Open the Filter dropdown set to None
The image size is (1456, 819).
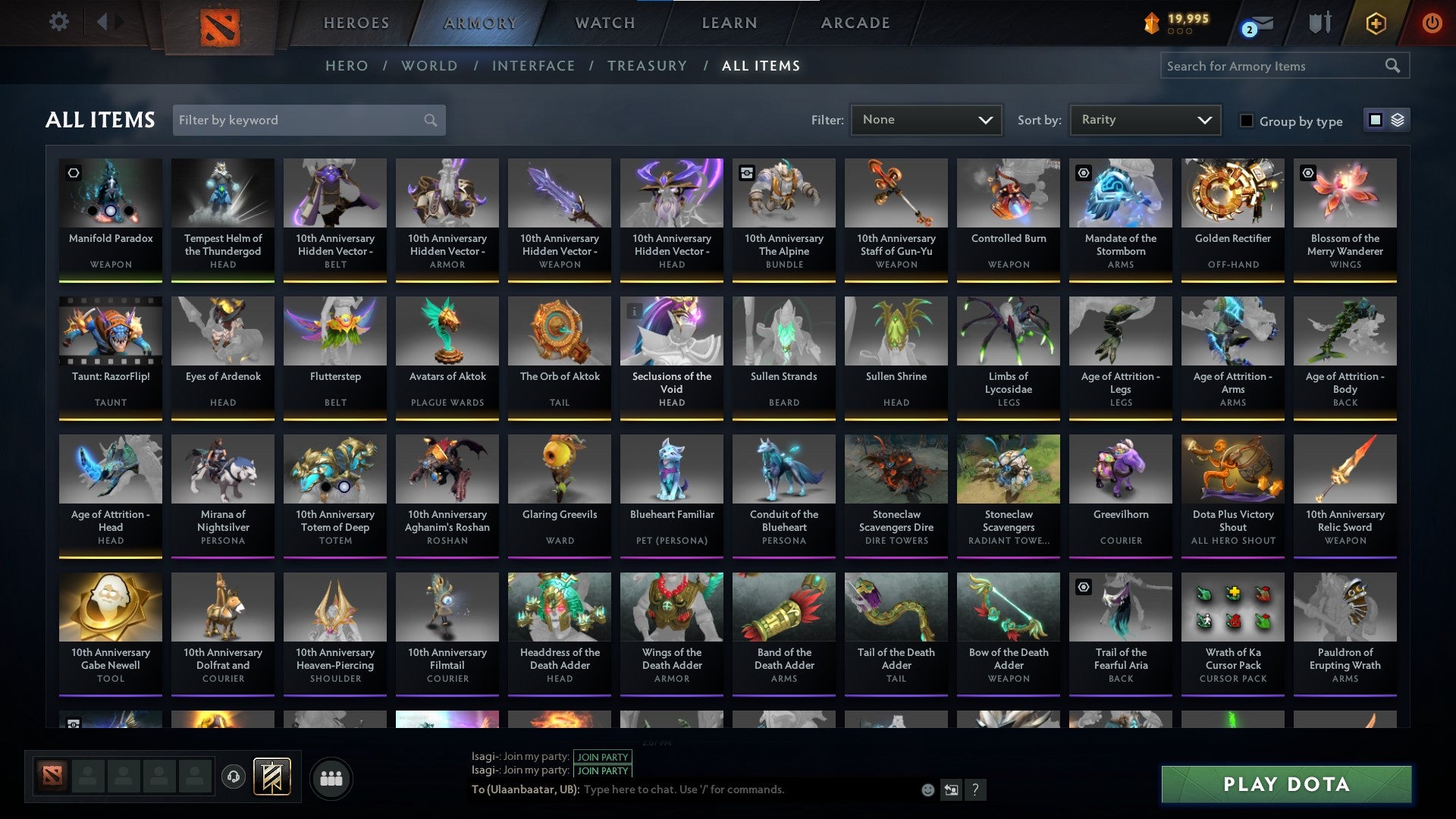coord(926,119)
